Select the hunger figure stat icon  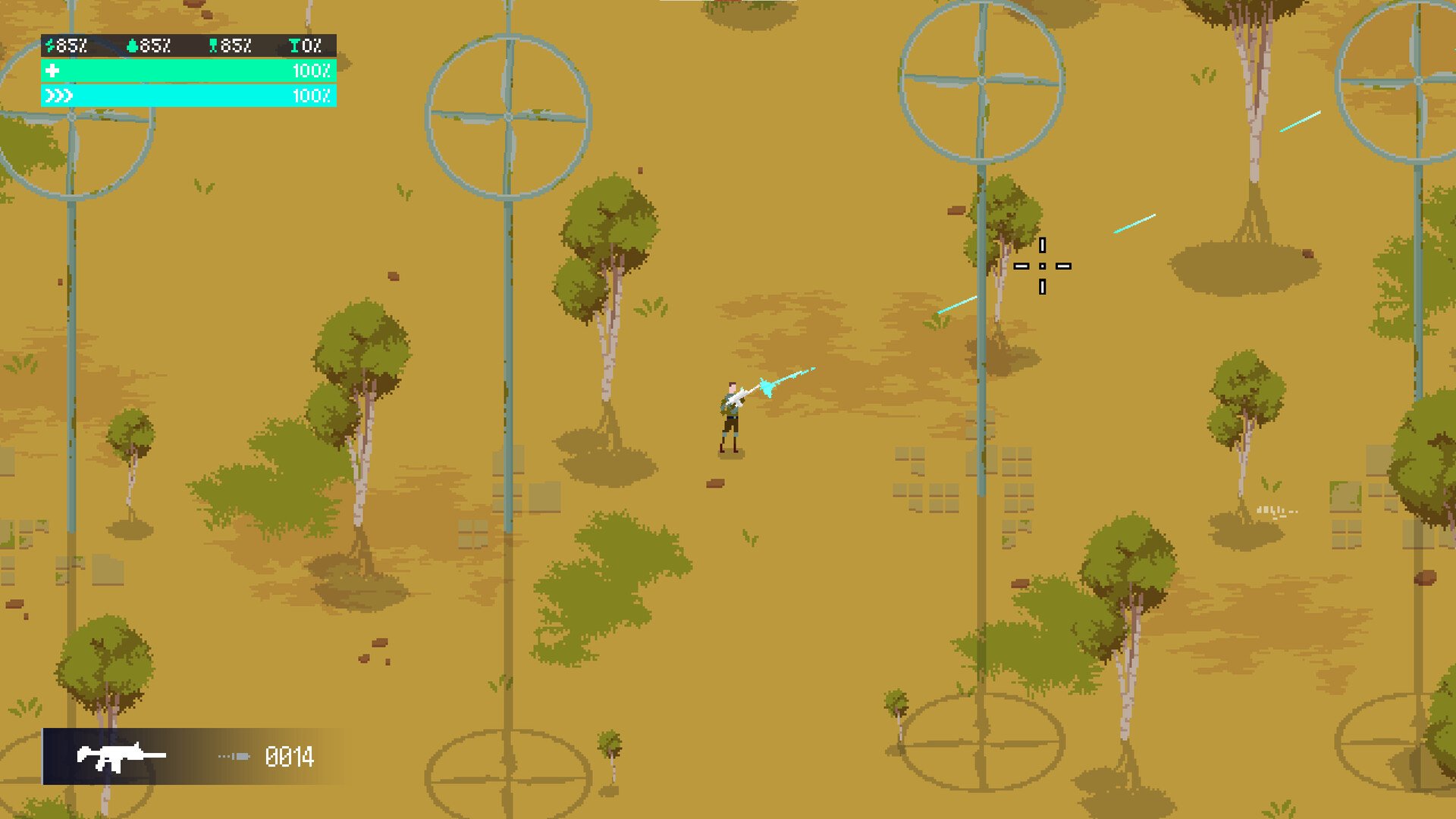[x=213, y=45]
